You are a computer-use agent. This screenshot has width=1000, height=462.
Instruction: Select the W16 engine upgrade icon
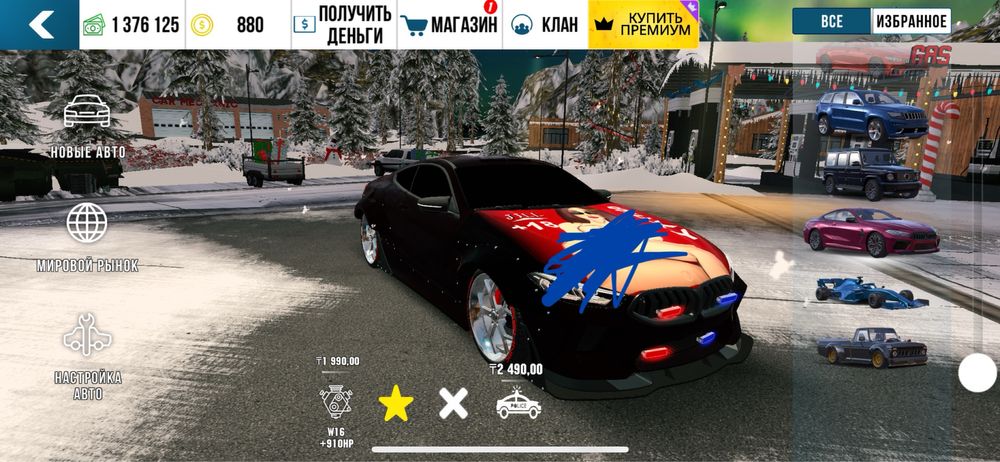click(334, 401)
